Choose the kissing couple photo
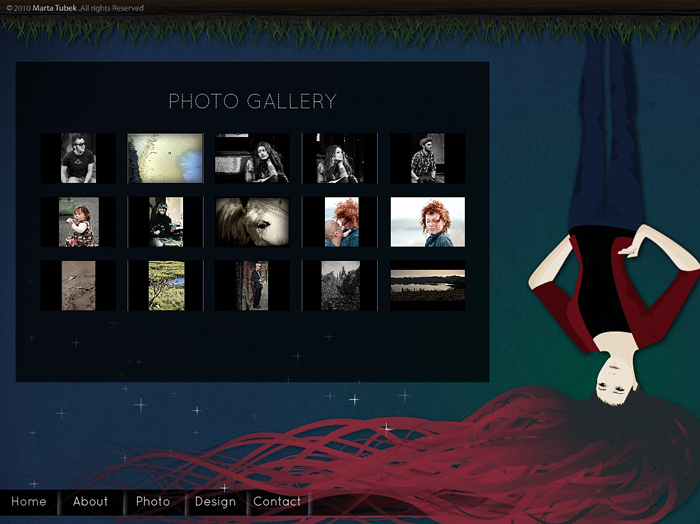This screenshot has width=700, height=524. pos(340,222)
